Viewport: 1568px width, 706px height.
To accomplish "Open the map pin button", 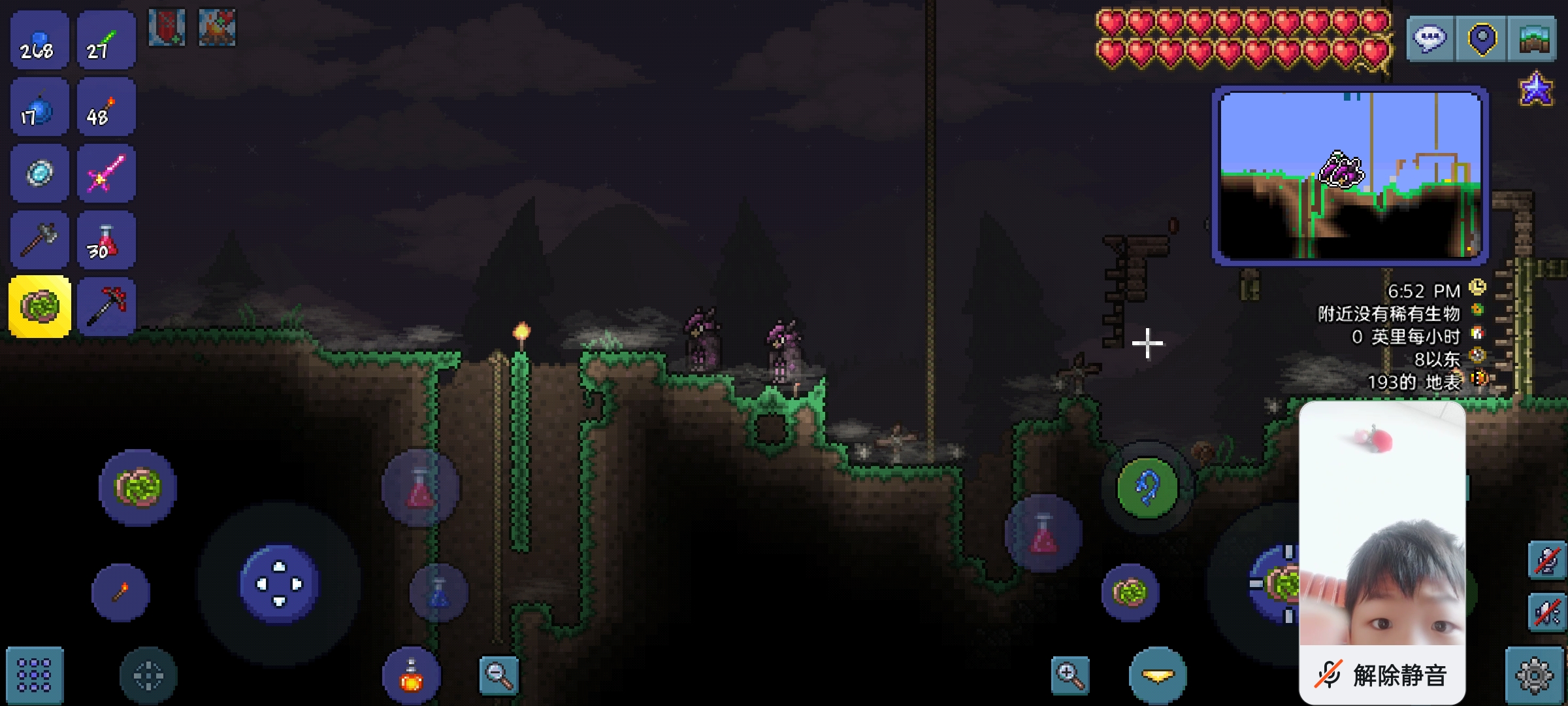I will click(x=1482, y=39).
